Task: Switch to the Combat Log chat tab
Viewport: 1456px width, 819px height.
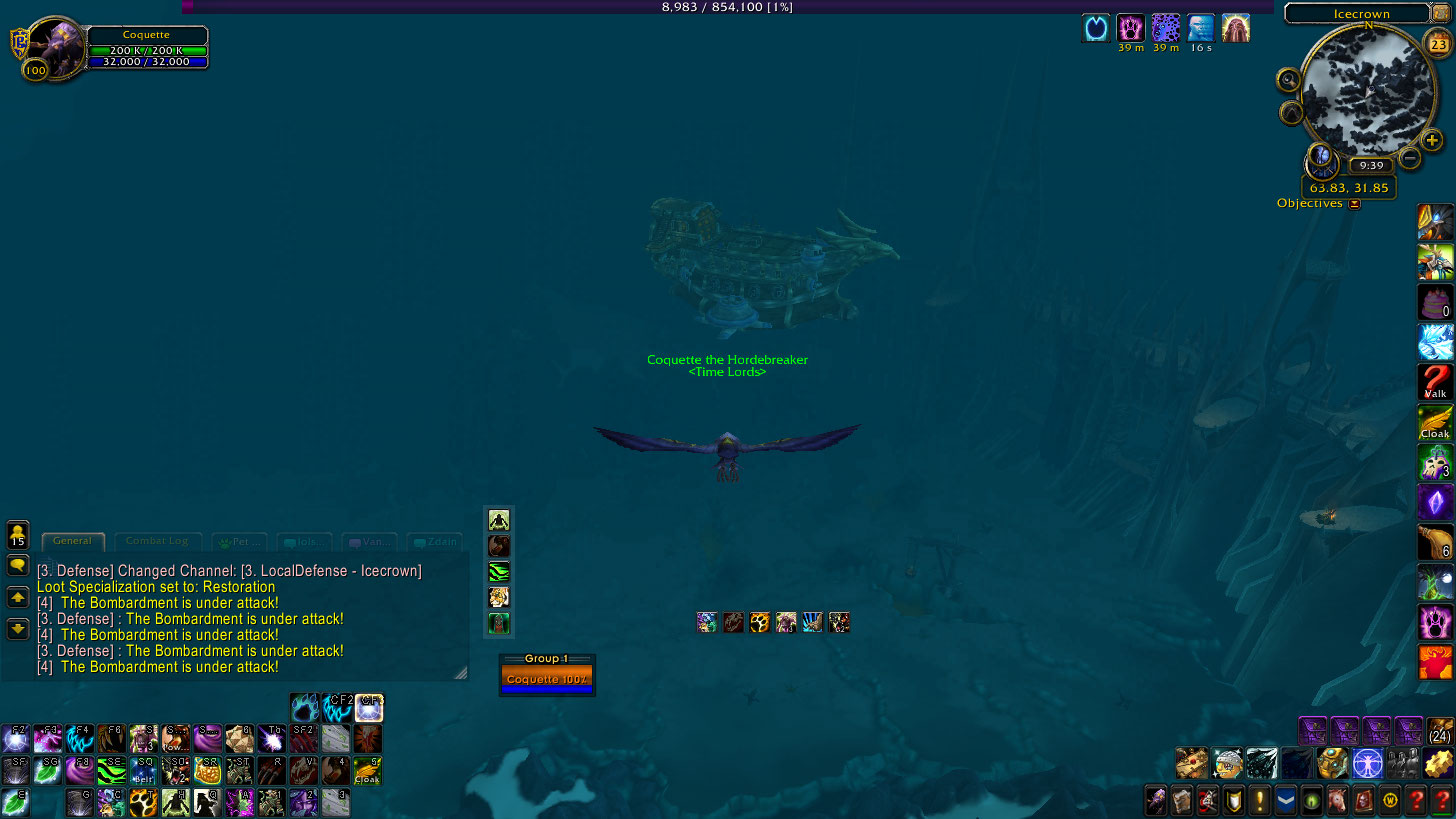Action: [x=157, y=542]
